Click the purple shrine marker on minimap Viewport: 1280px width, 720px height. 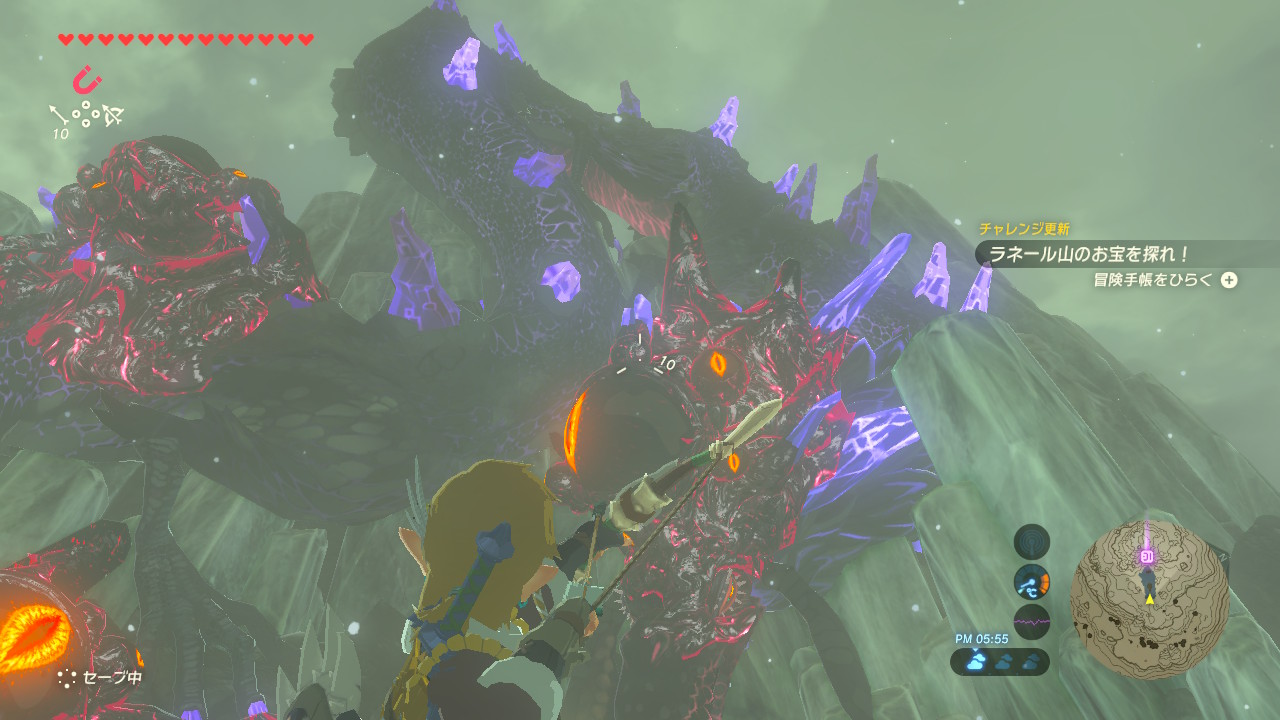[x=1147, y=556]
